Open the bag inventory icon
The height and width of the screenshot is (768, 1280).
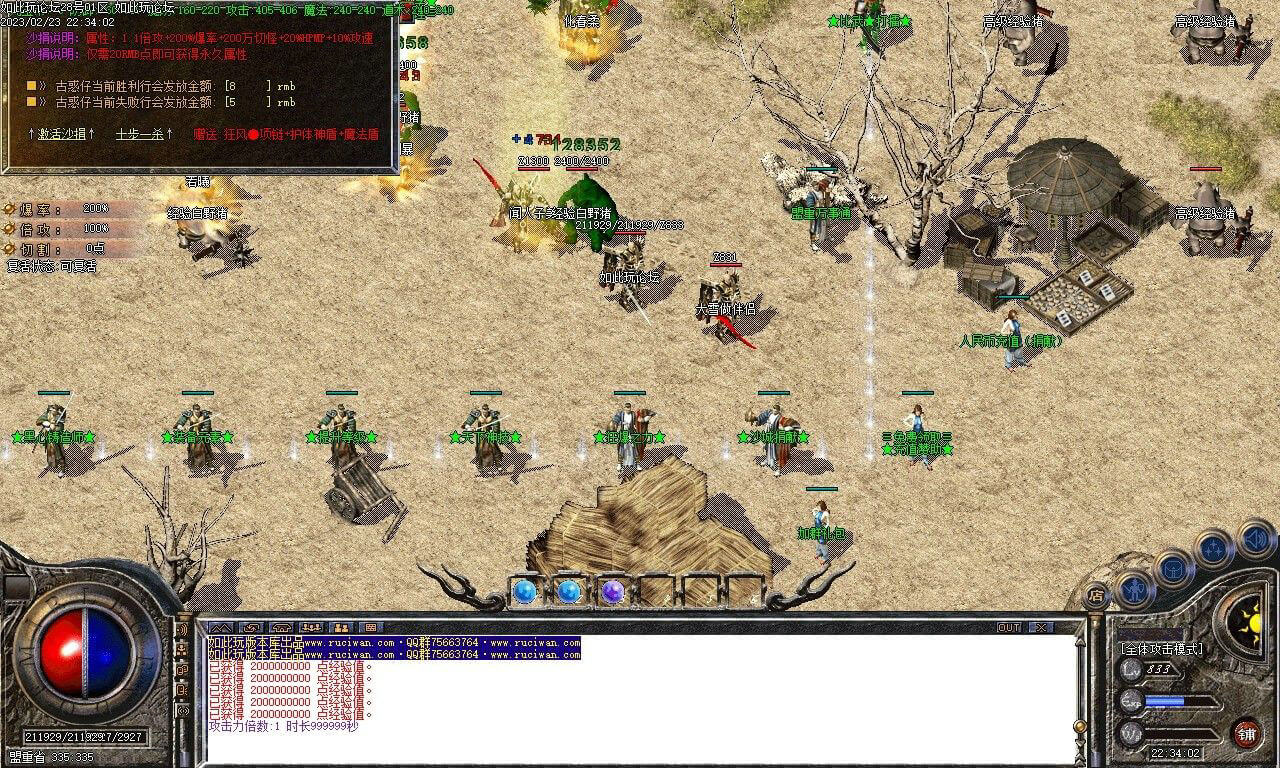pyautogui.click(x=1174, y=567)
